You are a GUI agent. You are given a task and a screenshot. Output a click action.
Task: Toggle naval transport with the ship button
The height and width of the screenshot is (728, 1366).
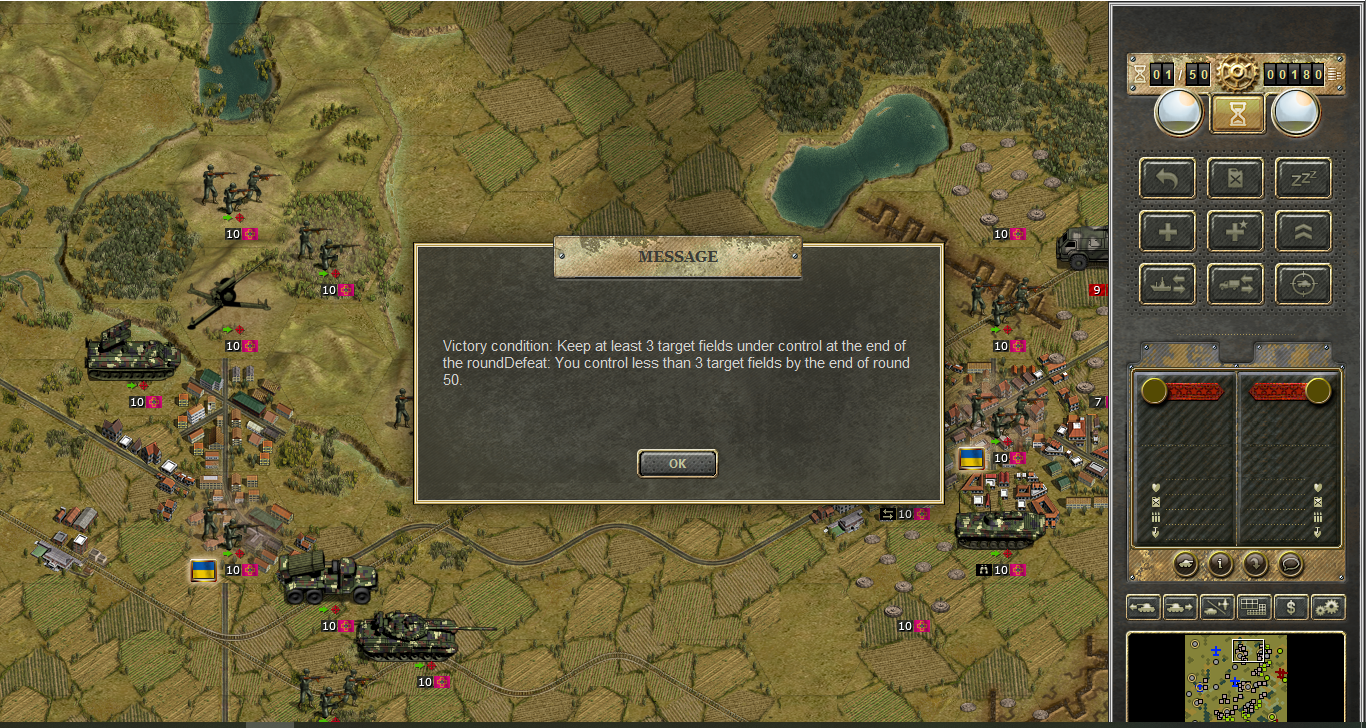click(1167, 284)
